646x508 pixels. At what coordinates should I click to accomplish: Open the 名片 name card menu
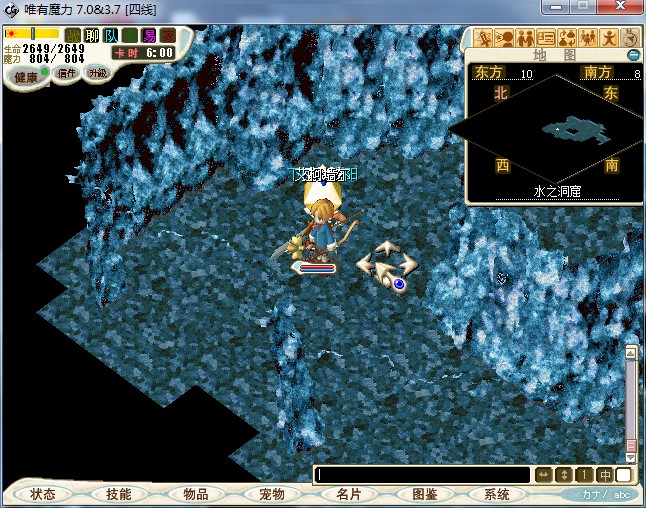click(348, 494)
